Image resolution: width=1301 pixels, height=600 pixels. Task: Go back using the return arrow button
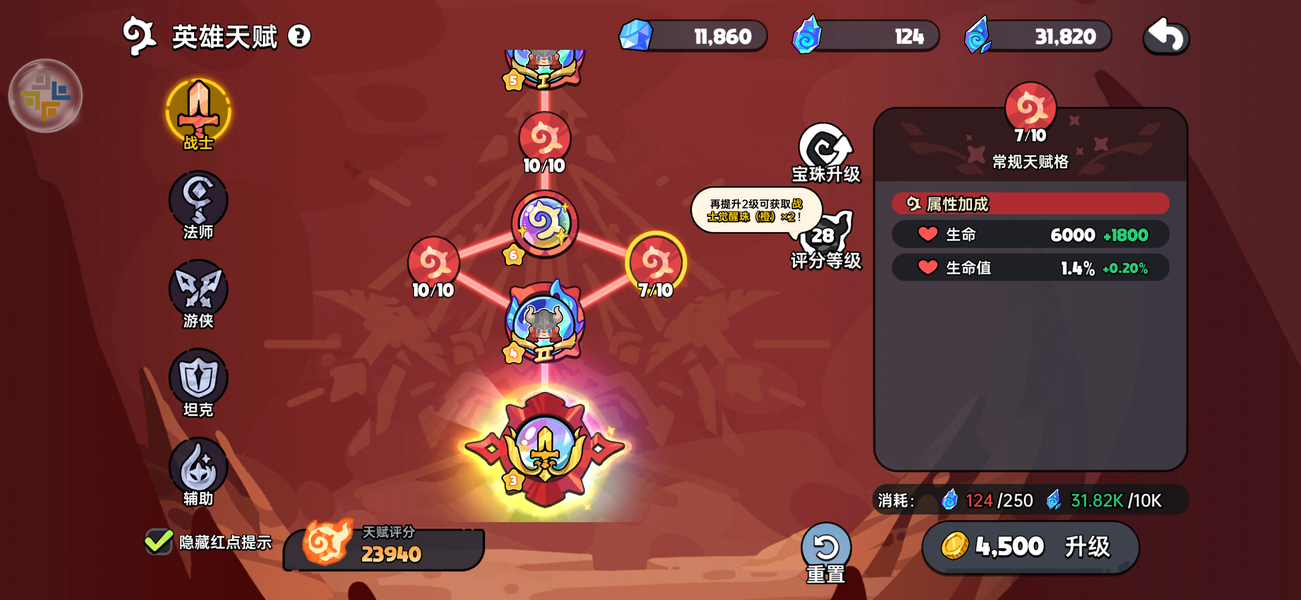point(1166,36)
